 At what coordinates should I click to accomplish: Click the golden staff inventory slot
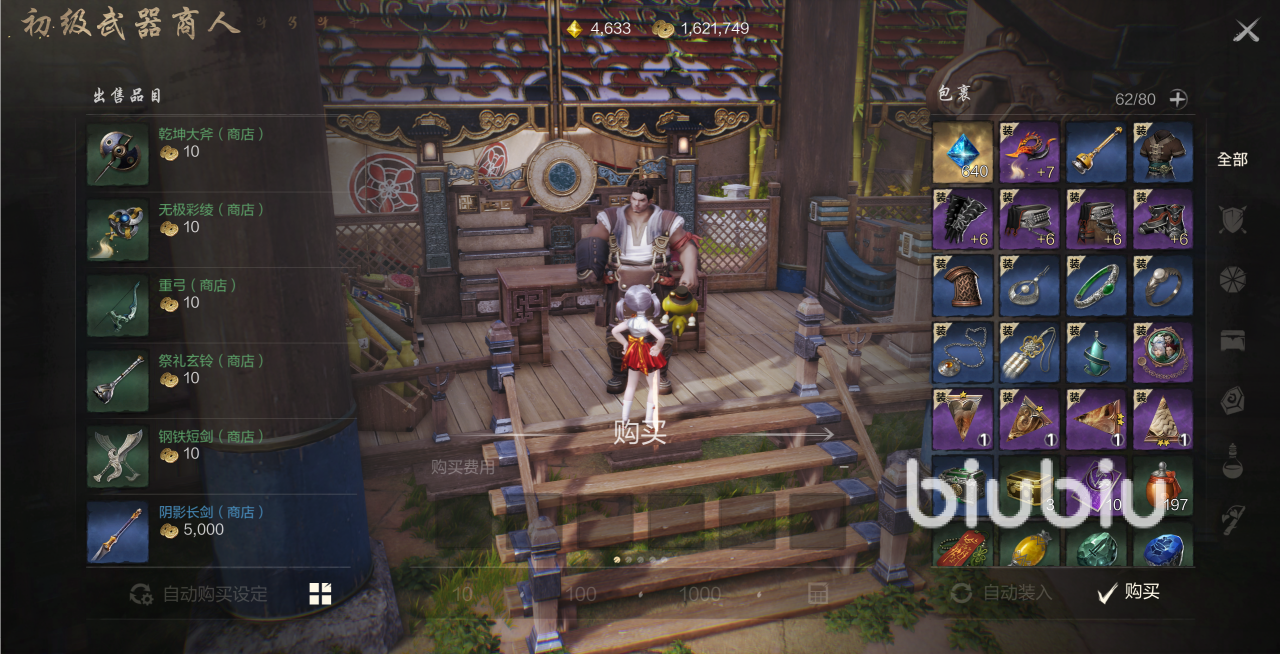pos(1096,152)
